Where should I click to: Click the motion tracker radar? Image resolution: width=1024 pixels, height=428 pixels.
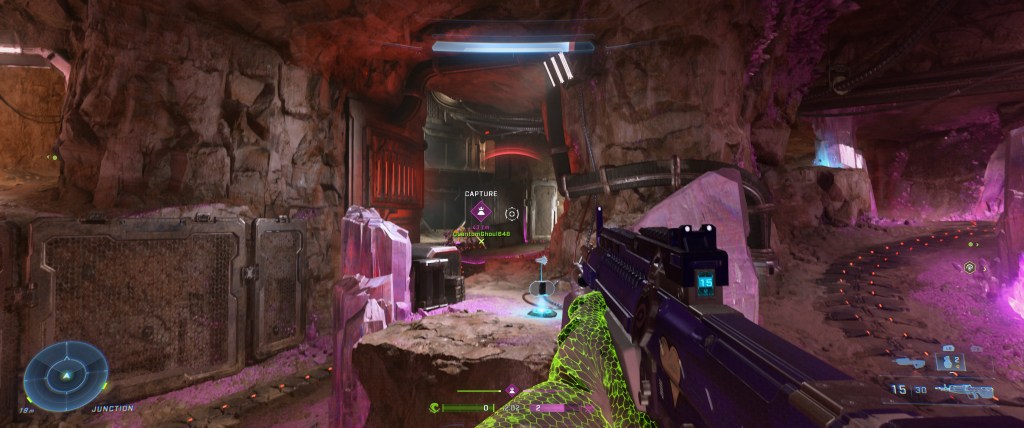[x=65, y=374]
